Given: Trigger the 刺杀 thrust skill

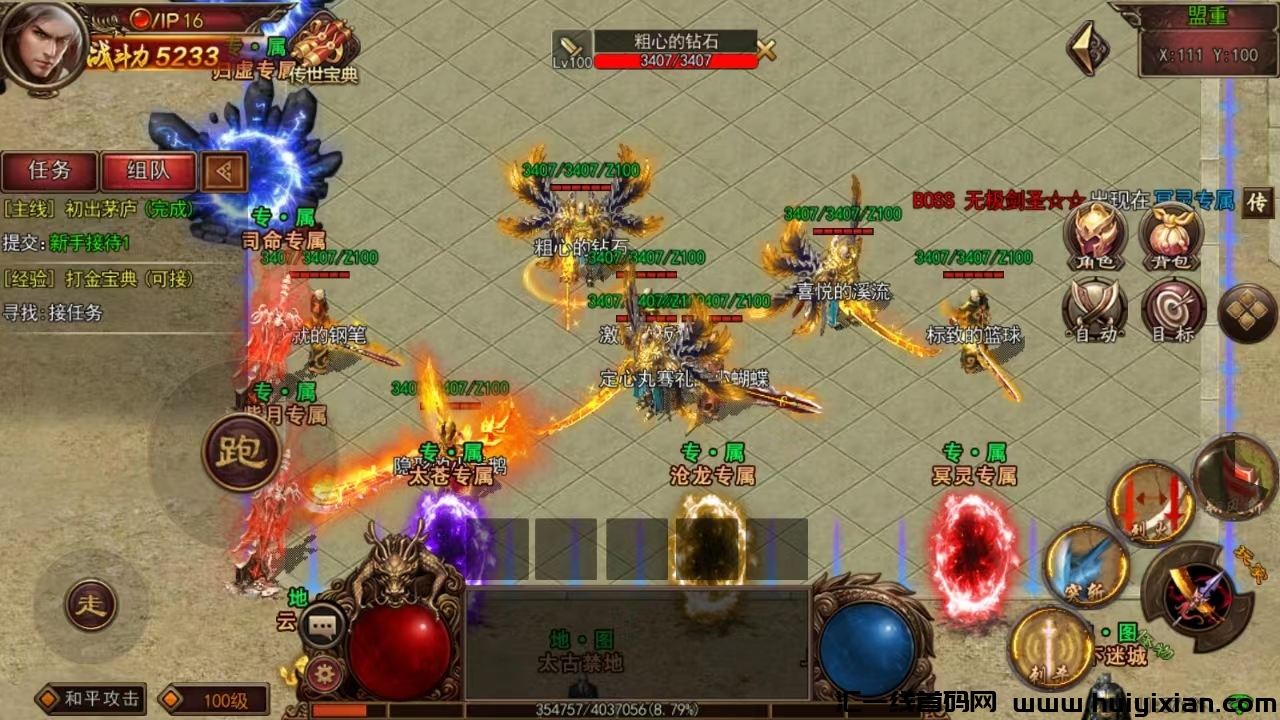Looking at the screenshot, I should pos(1050,648).
